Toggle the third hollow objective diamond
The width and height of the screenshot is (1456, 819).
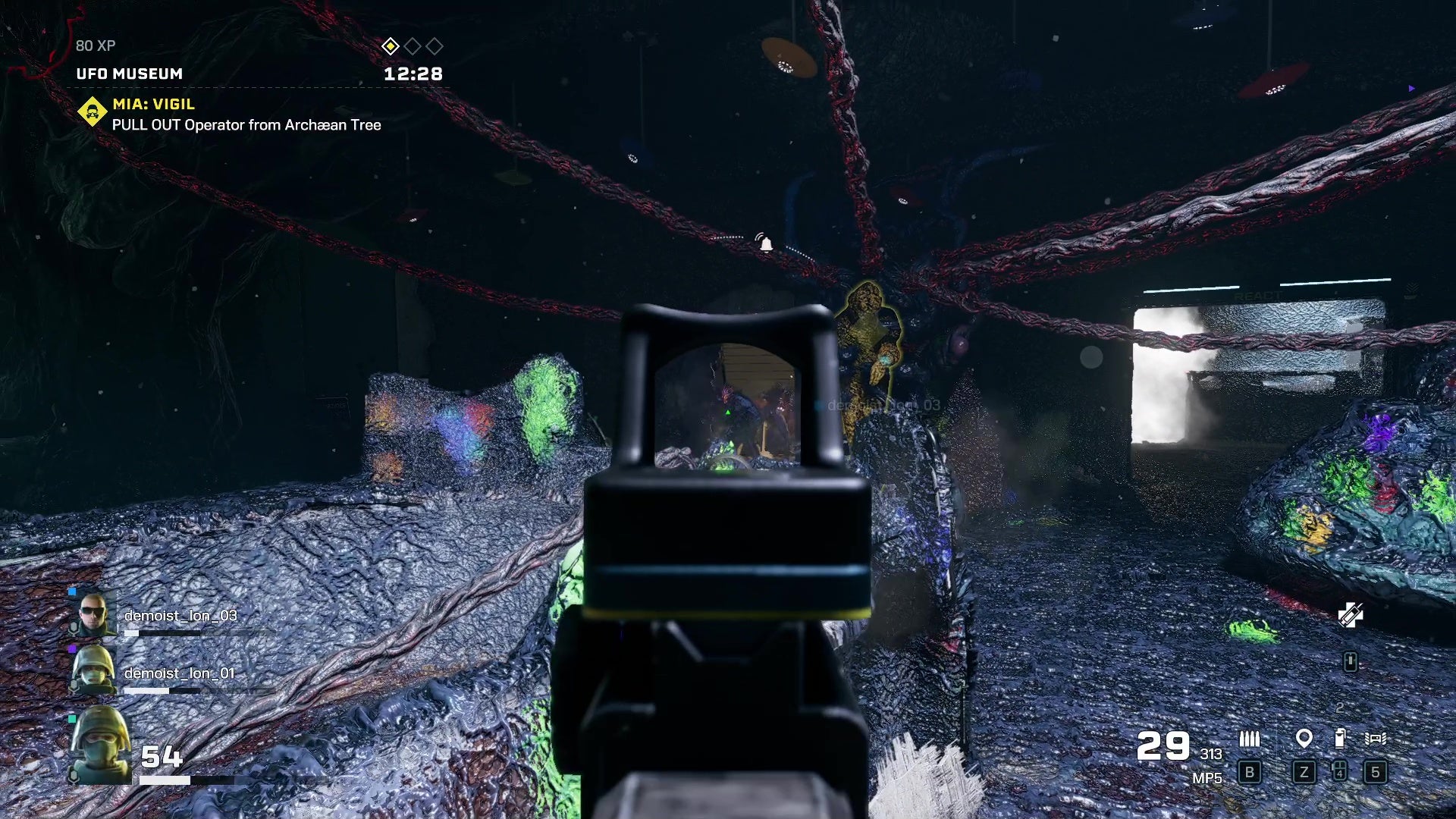[x=435, y=45]
